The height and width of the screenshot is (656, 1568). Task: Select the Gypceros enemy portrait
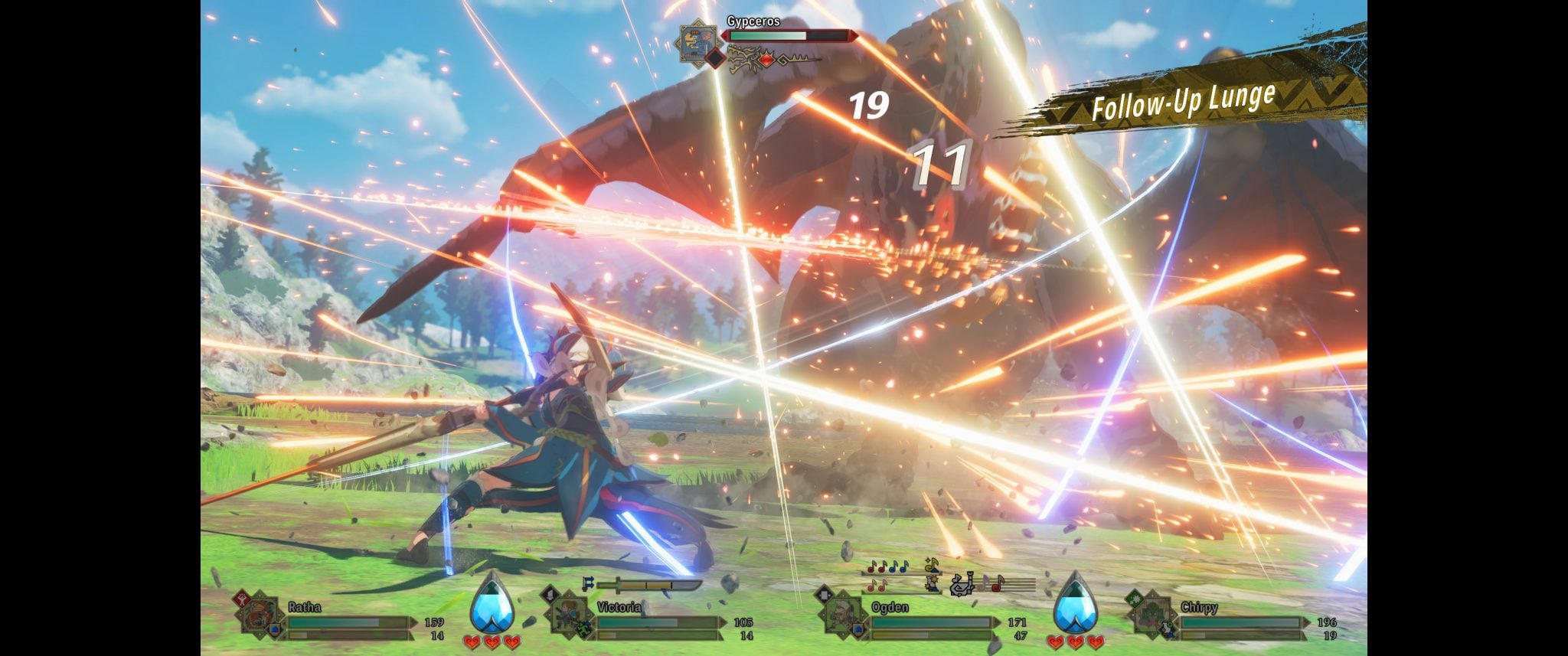(x=697, y=46)
